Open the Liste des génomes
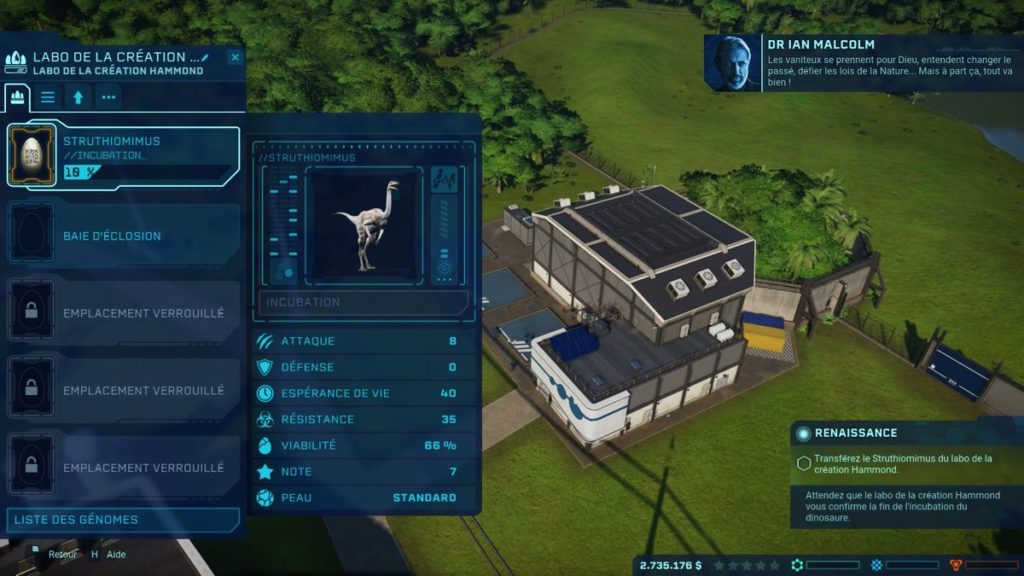 pos(123,520)
